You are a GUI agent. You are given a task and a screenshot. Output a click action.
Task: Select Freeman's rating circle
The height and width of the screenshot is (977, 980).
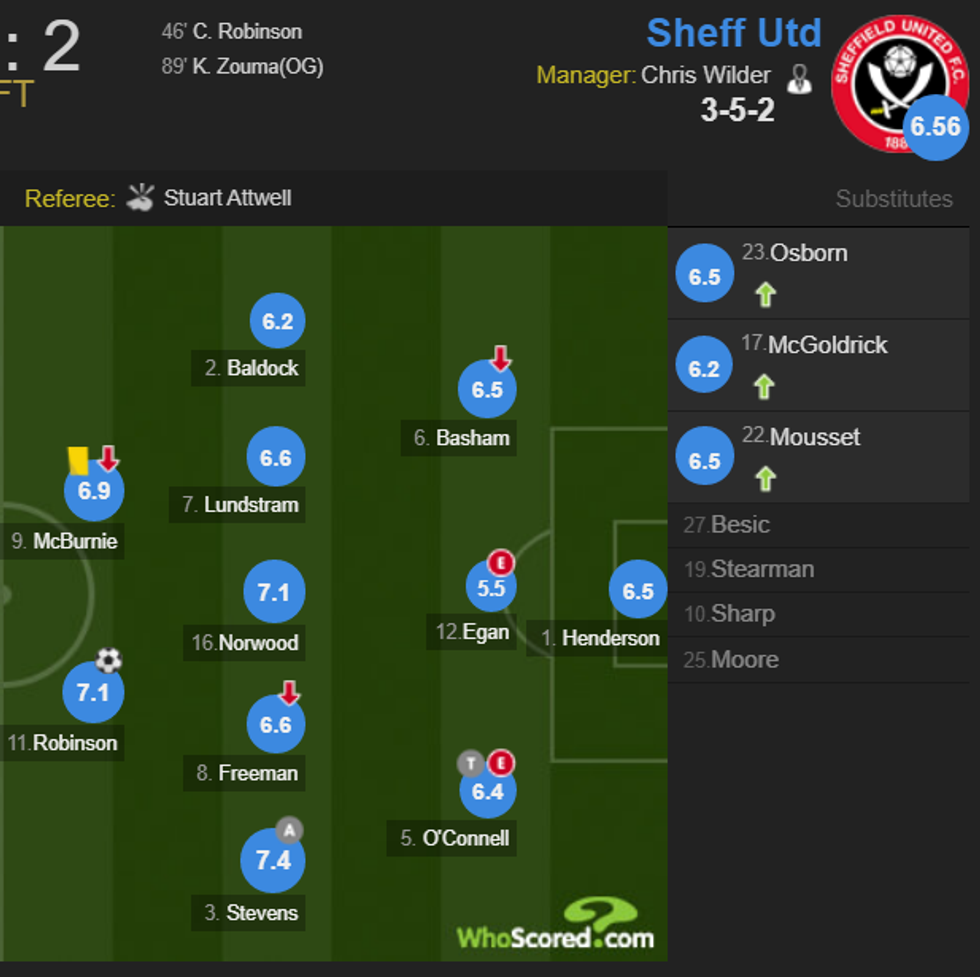276,725
